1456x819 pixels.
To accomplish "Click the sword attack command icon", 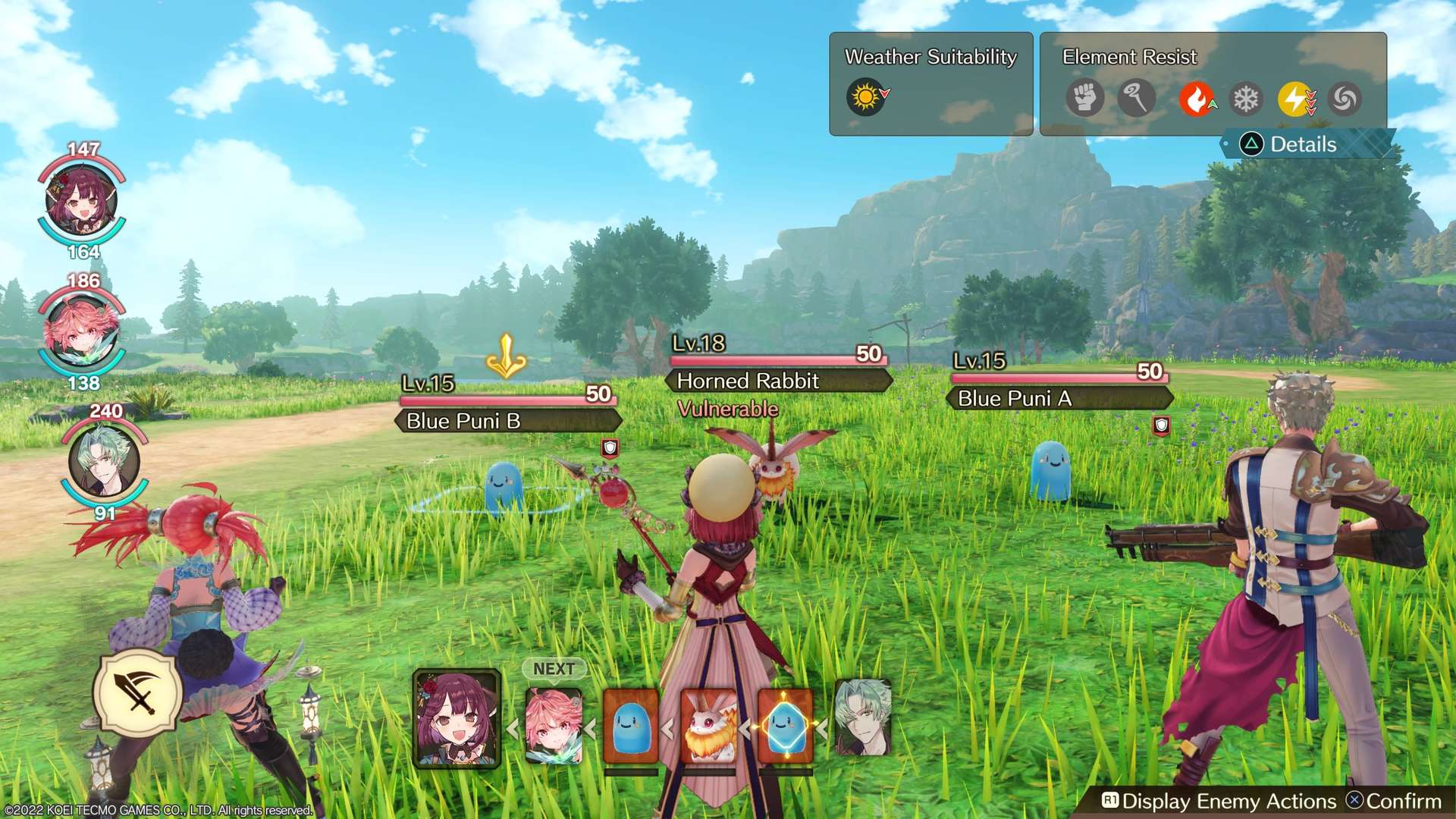I will pyautogui.click(x=138, y=692).
